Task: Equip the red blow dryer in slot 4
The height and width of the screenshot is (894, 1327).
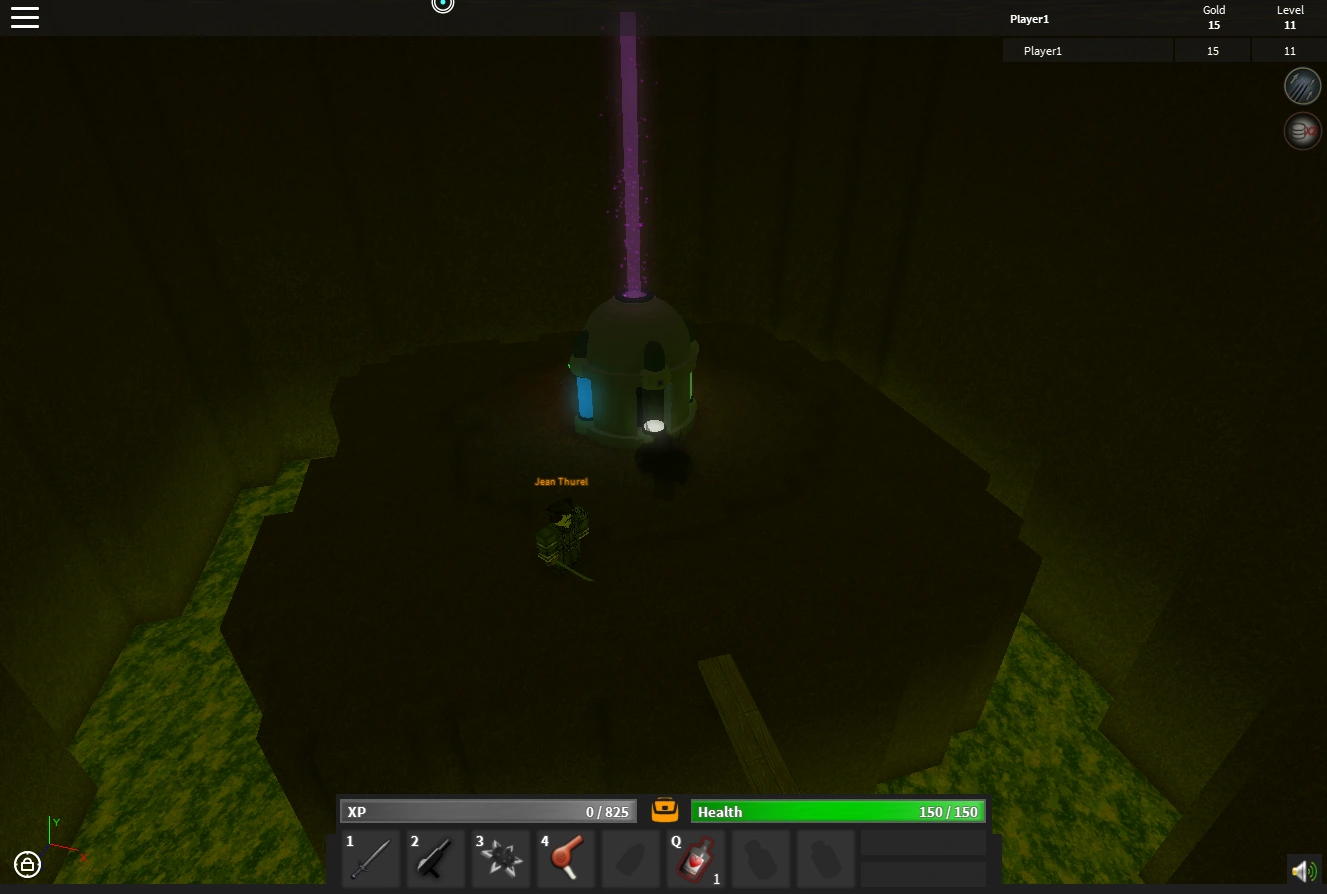Action: pyautogui.click(x=566, y=858)
